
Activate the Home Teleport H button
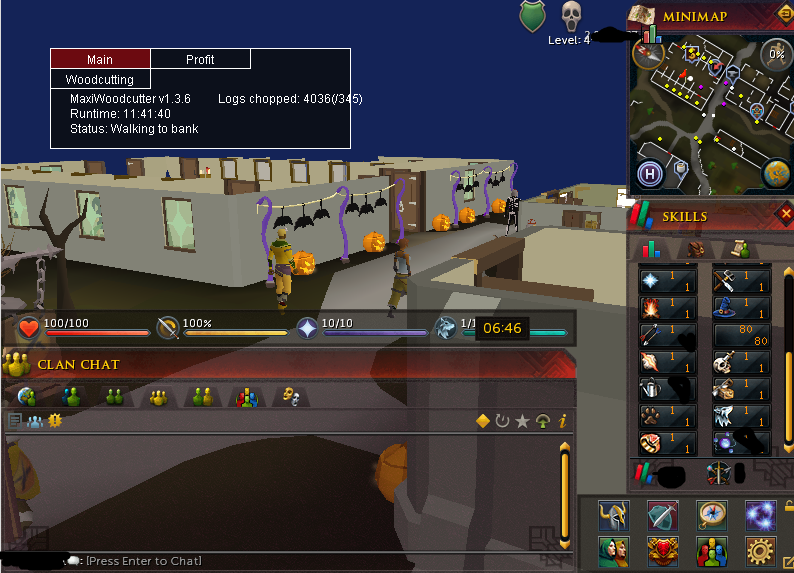pos(651,174)
